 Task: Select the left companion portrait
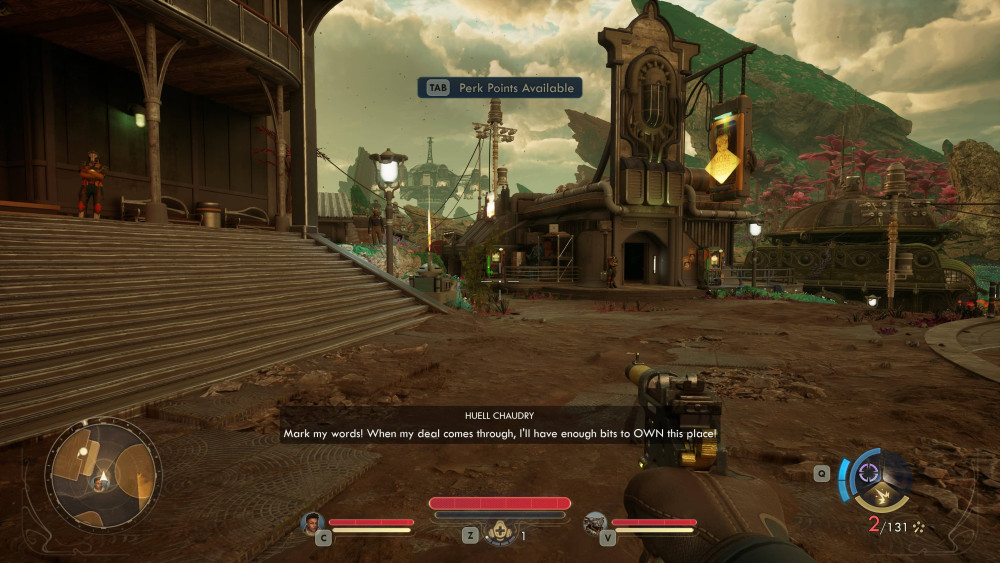click(x=314, y=522)
